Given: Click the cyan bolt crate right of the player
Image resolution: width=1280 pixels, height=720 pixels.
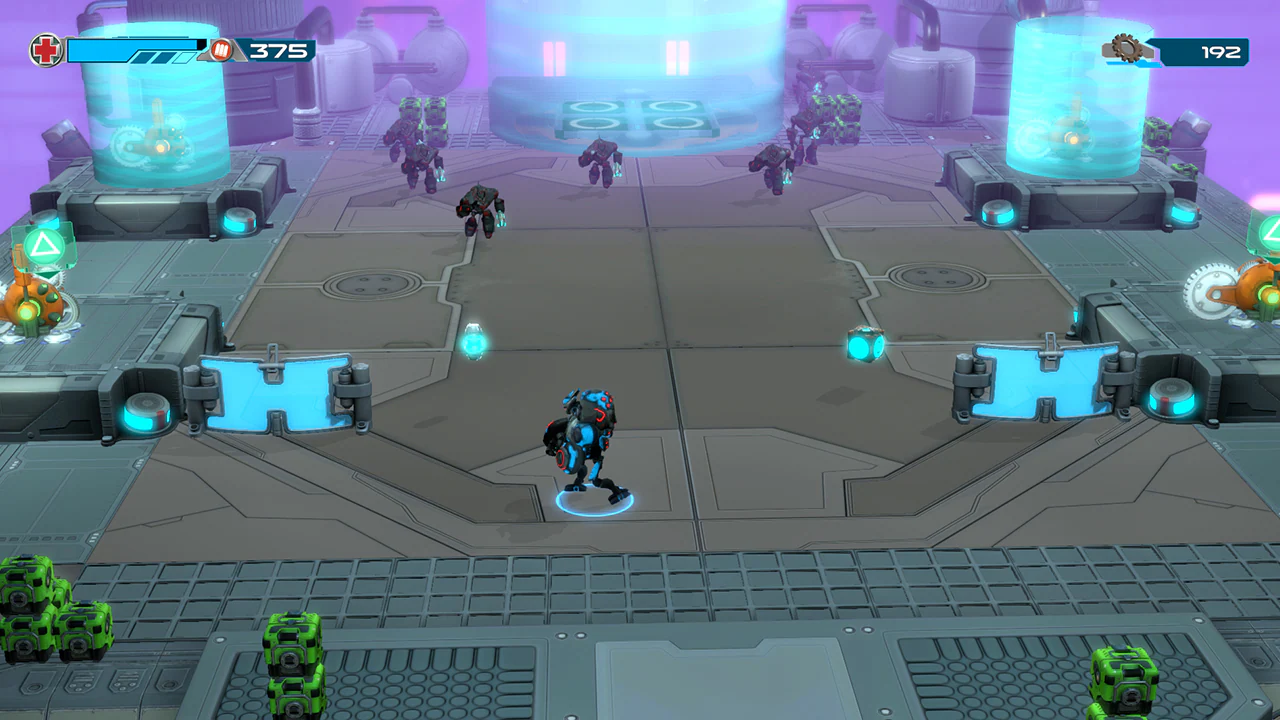Looking at the screenshot, I should click(x=864, y=345).
